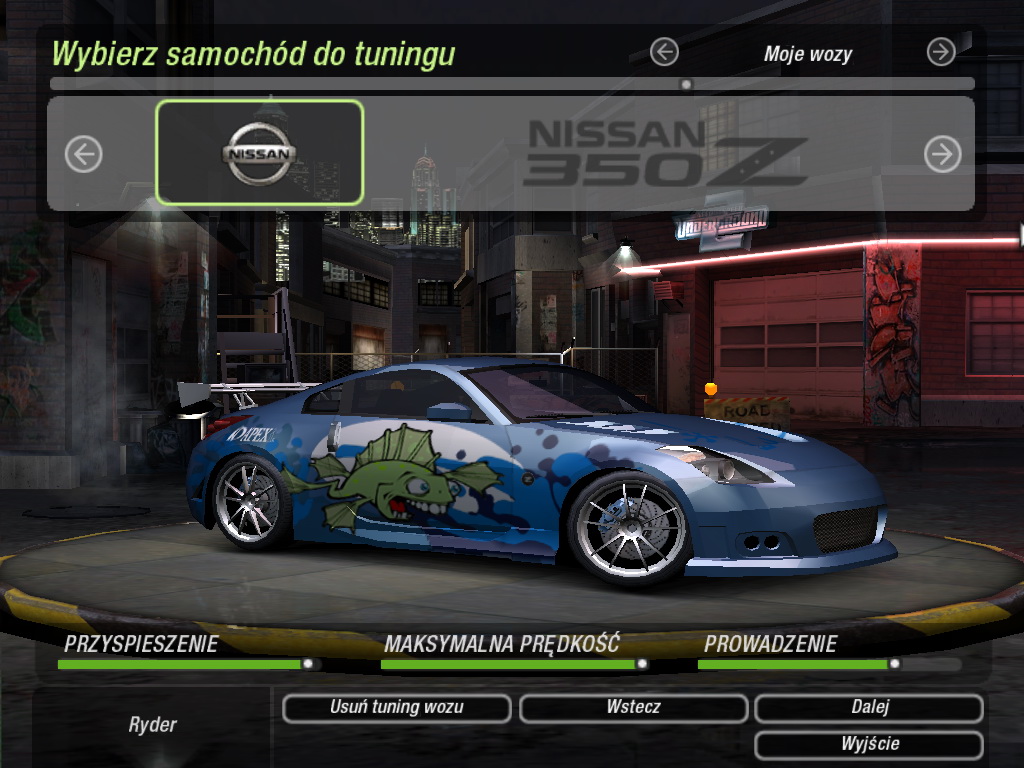Screen dimensions: 1024x768
Task: Exit using the Wyjście button
Action: (x=869, y=745)
